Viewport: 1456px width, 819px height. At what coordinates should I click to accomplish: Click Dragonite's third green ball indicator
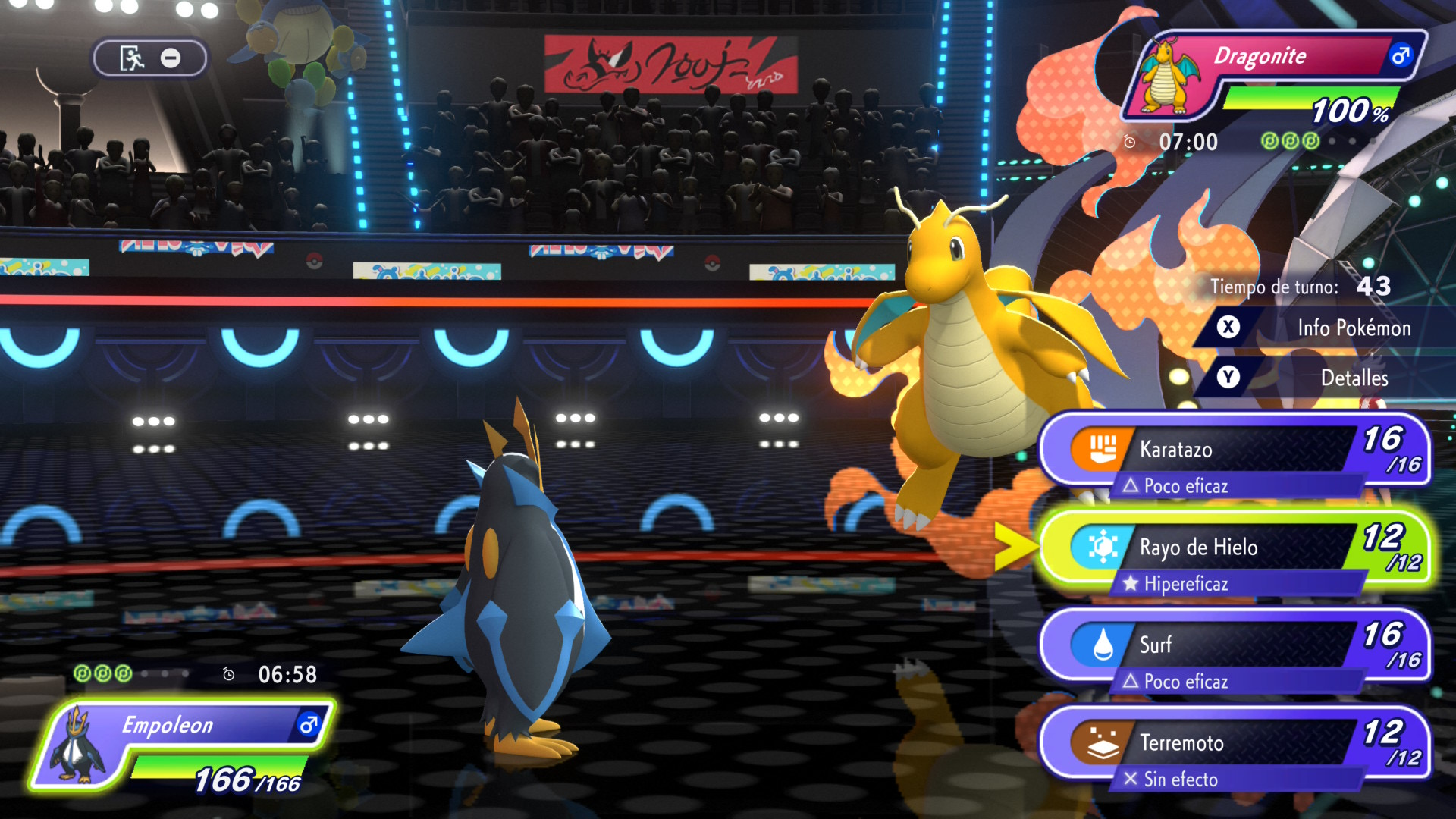pyautogui.click(x=1309, y=141)
